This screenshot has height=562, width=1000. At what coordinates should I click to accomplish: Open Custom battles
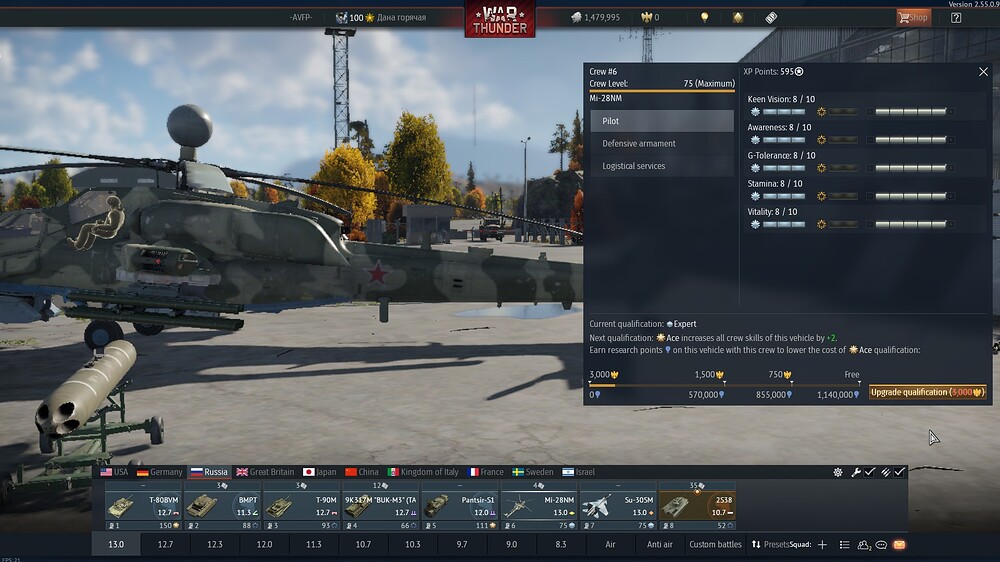[x=716, y=545]
